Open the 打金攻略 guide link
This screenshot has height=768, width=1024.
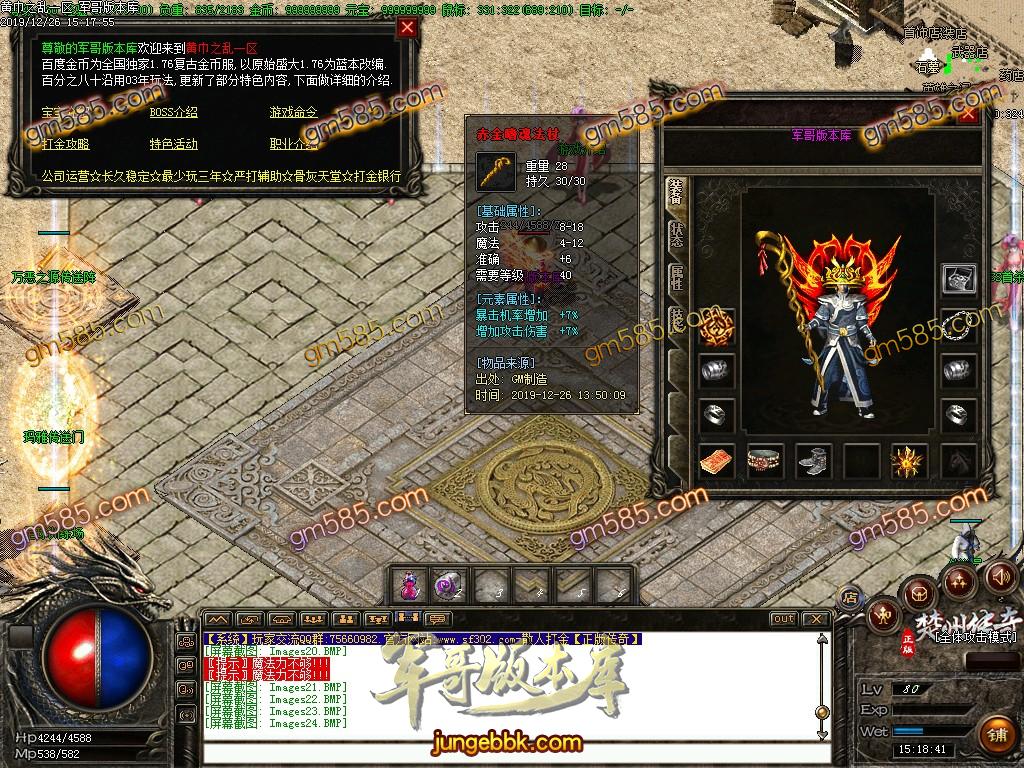point(65,144)
